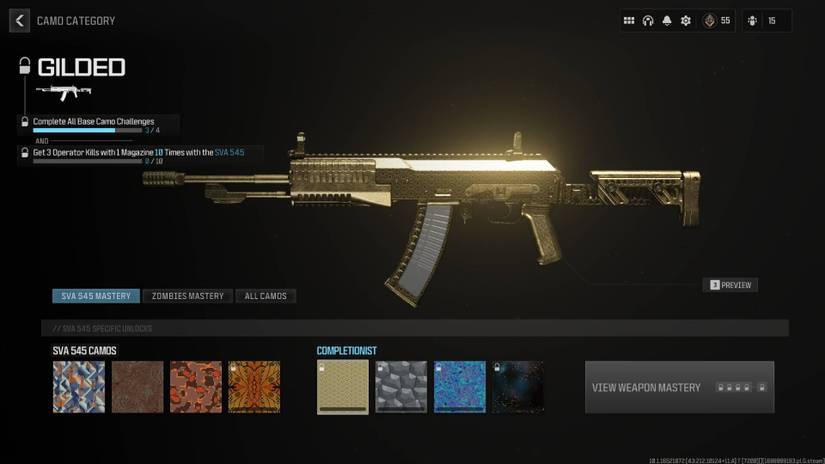Screen dimensions: 825x464
Task: Select the dark starry completionist camo
Action: point(518,387)
